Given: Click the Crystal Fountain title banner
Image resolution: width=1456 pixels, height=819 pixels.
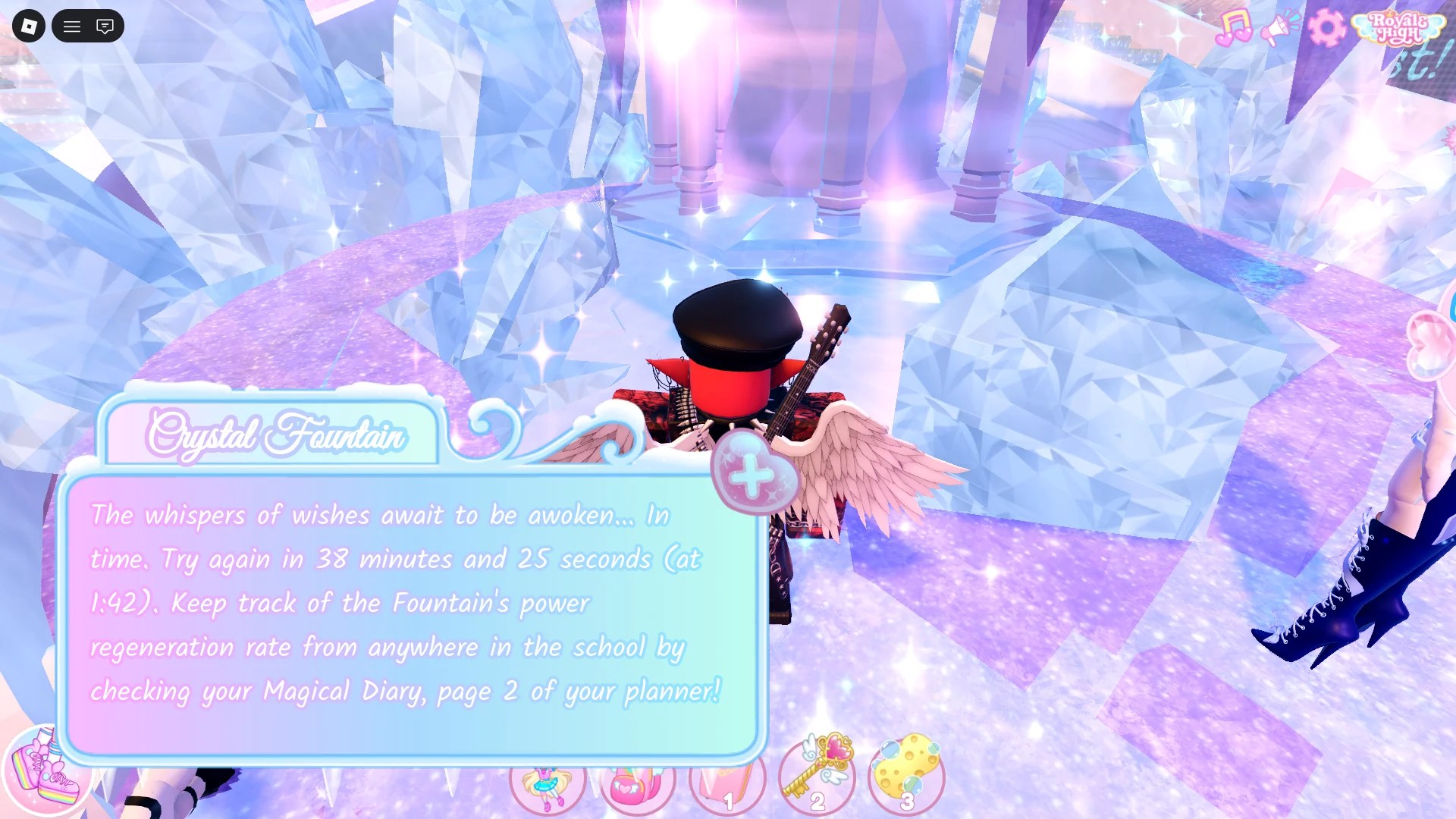Looking at the screenshot, I should [x=277, y=435].
